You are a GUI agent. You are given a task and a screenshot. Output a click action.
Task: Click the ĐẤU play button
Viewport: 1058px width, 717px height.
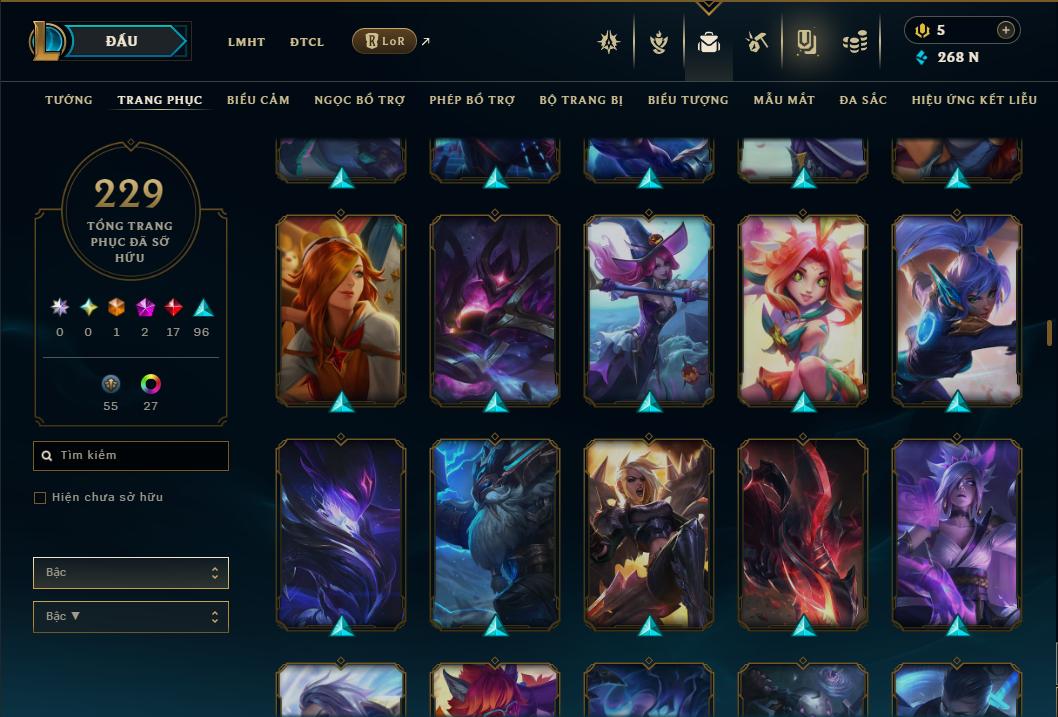click(122, 41)
